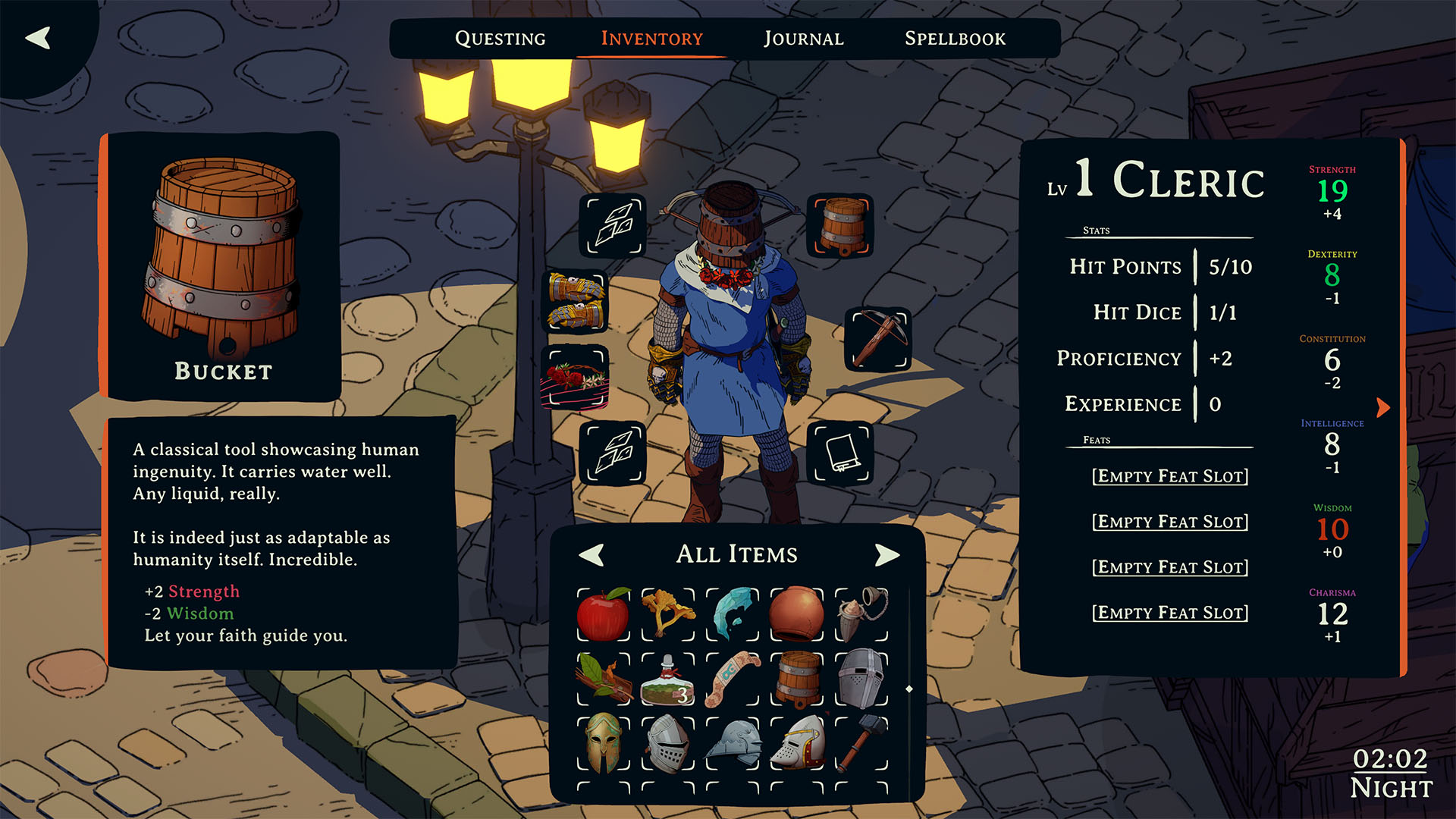Select the equipped golden gauntlets slot
The width and height of the screenshot is (1456, 819).
point(577,302)
